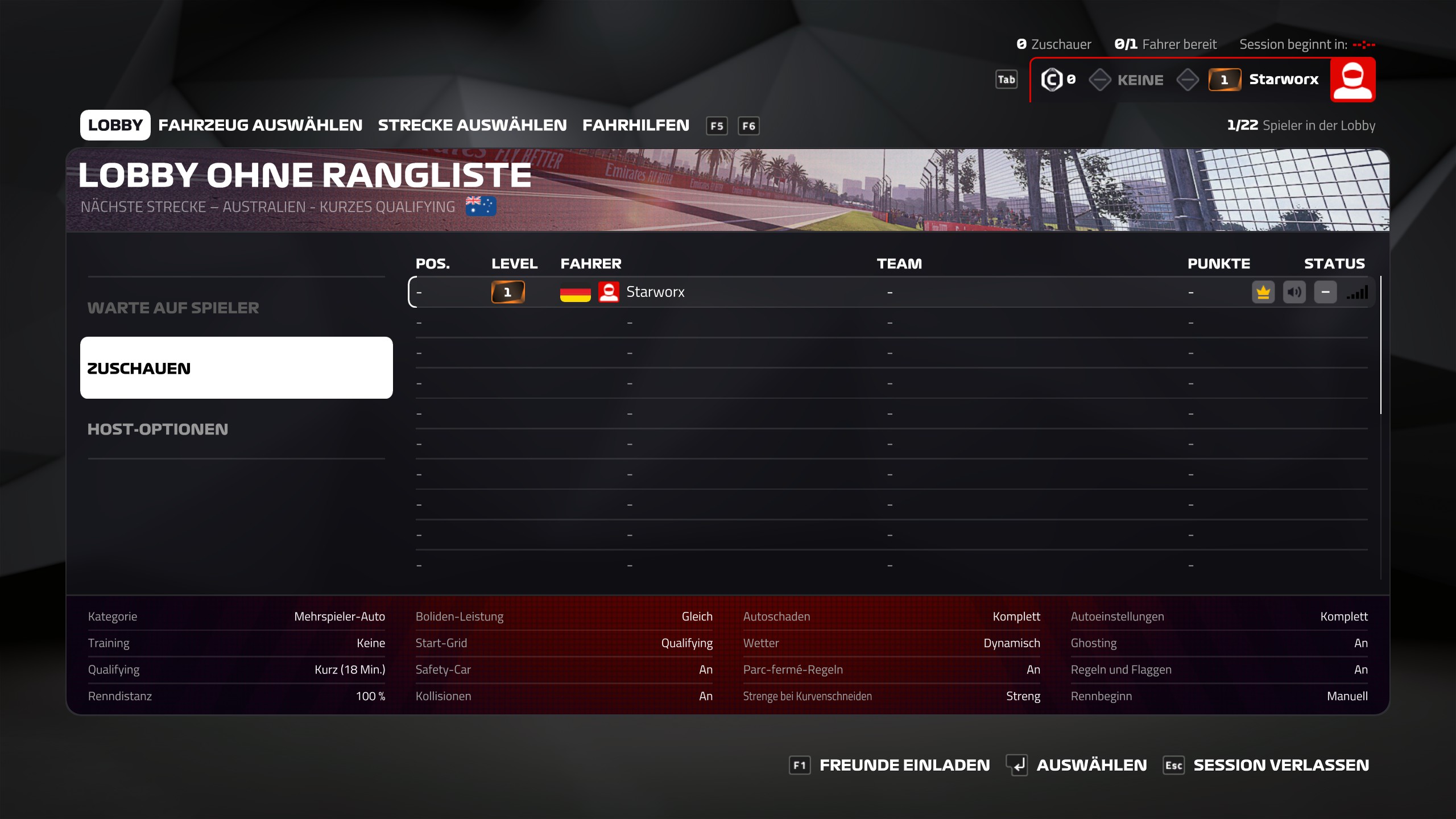Image resolution: width=1456 pixels, height=819 pixels.
Task: Click the minus status icon for Starworx
Action: pyautogui.click(x=1325, y=292)
